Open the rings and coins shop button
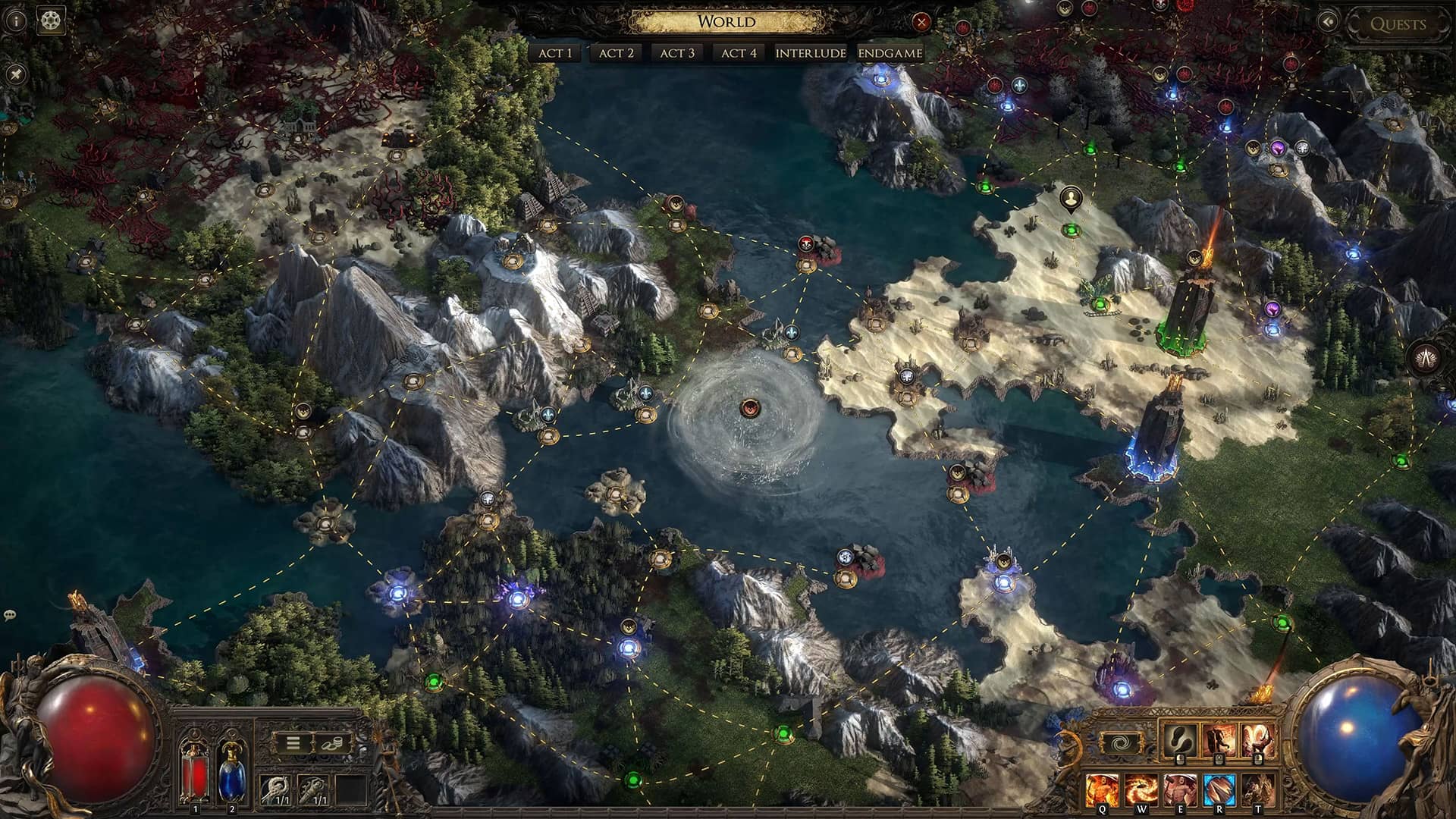This screenshot has height=819, width=1456. click(x=332, y=743)
